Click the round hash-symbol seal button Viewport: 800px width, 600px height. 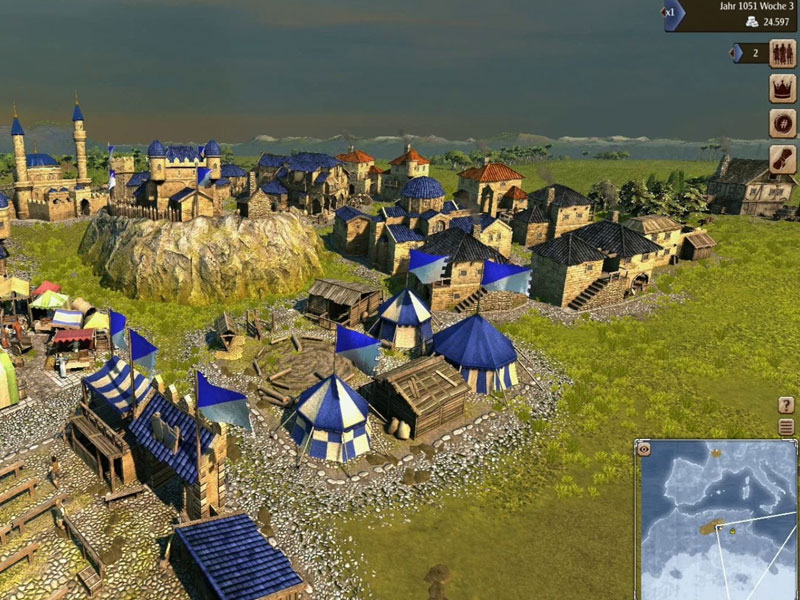coord(782,123)
